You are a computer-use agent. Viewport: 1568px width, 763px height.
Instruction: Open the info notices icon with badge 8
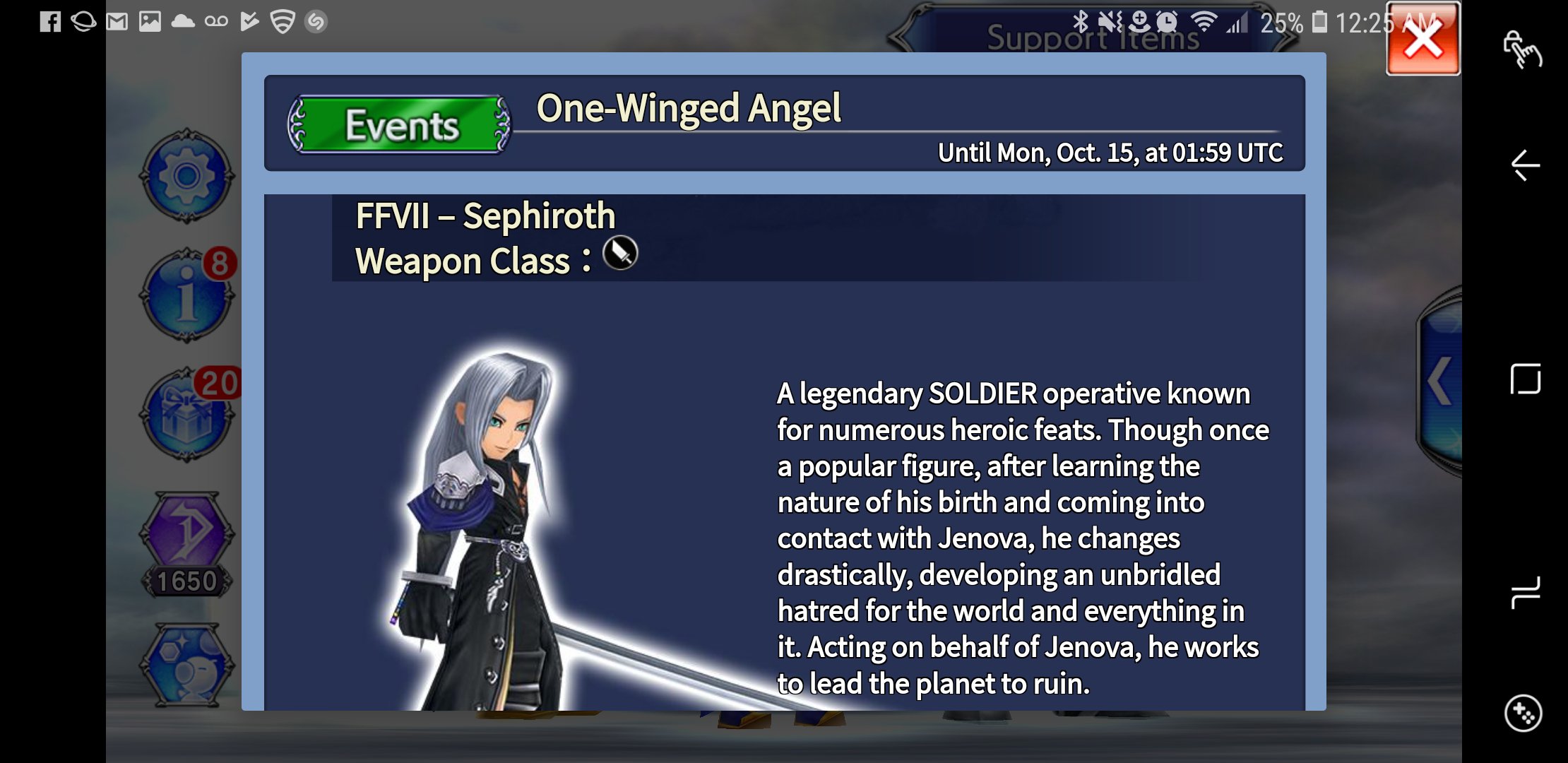(186, 295)
